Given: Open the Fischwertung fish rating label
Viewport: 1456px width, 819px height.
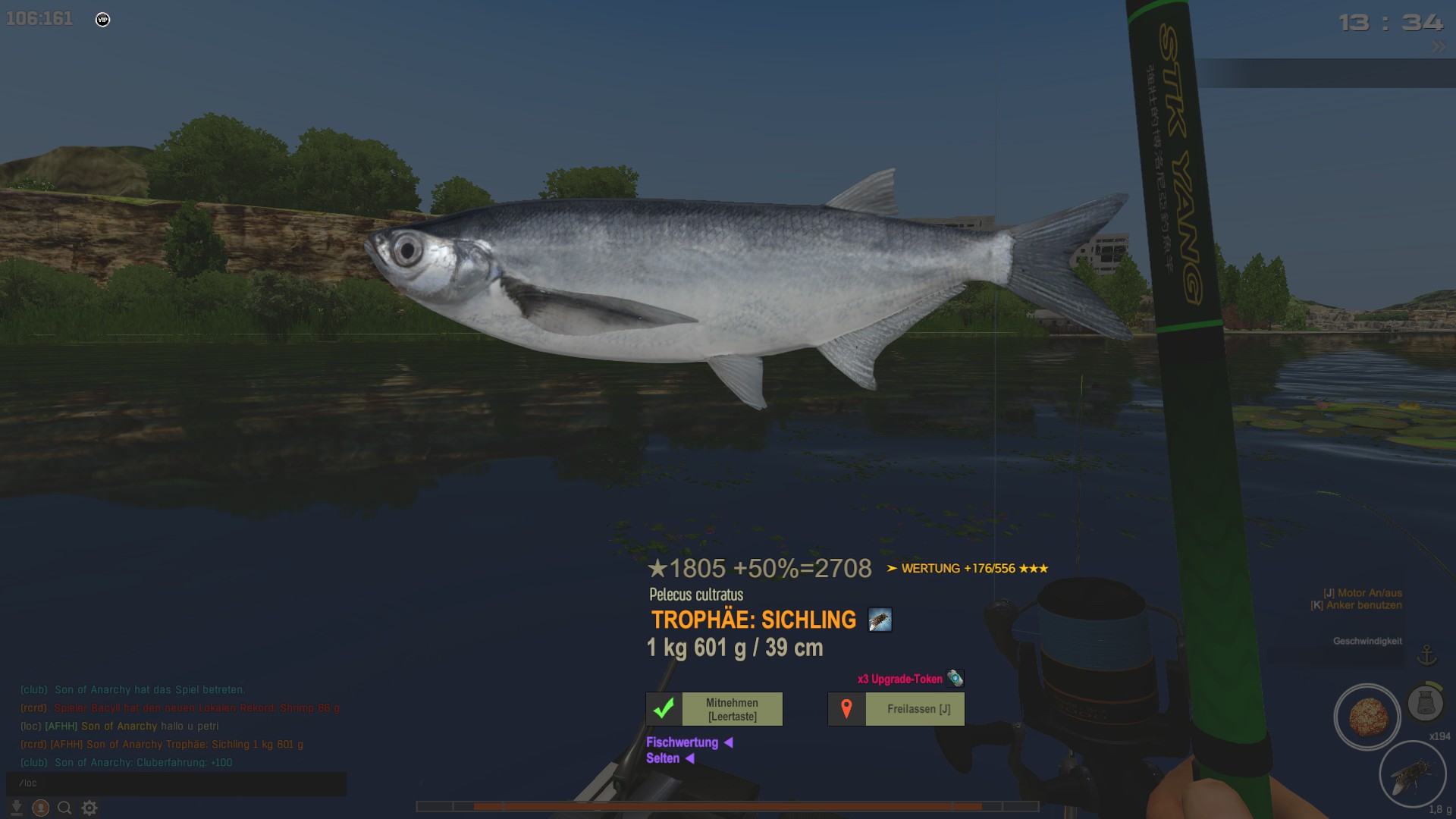Looking at the screenshot, I should (x=682, y=742).
